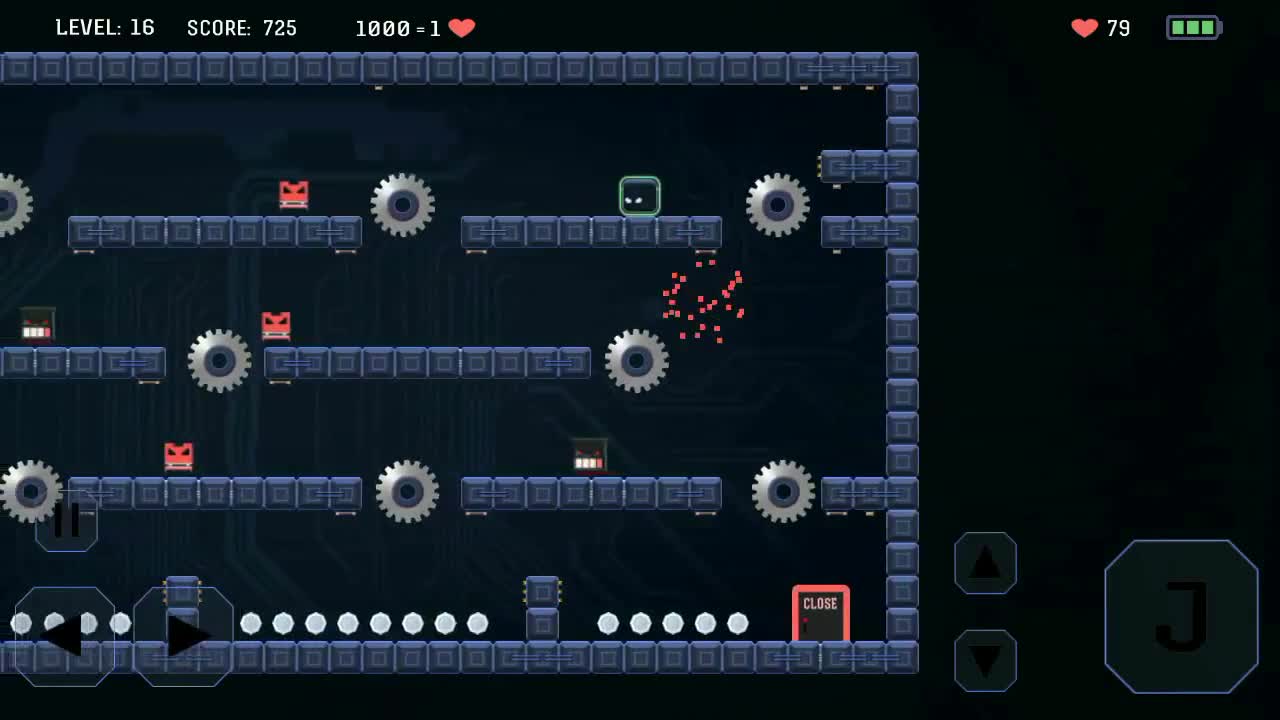Screen dimensions: 1280x720
Task: Tap the LEVEL: 16 label
Action: [x=104, y=27]
